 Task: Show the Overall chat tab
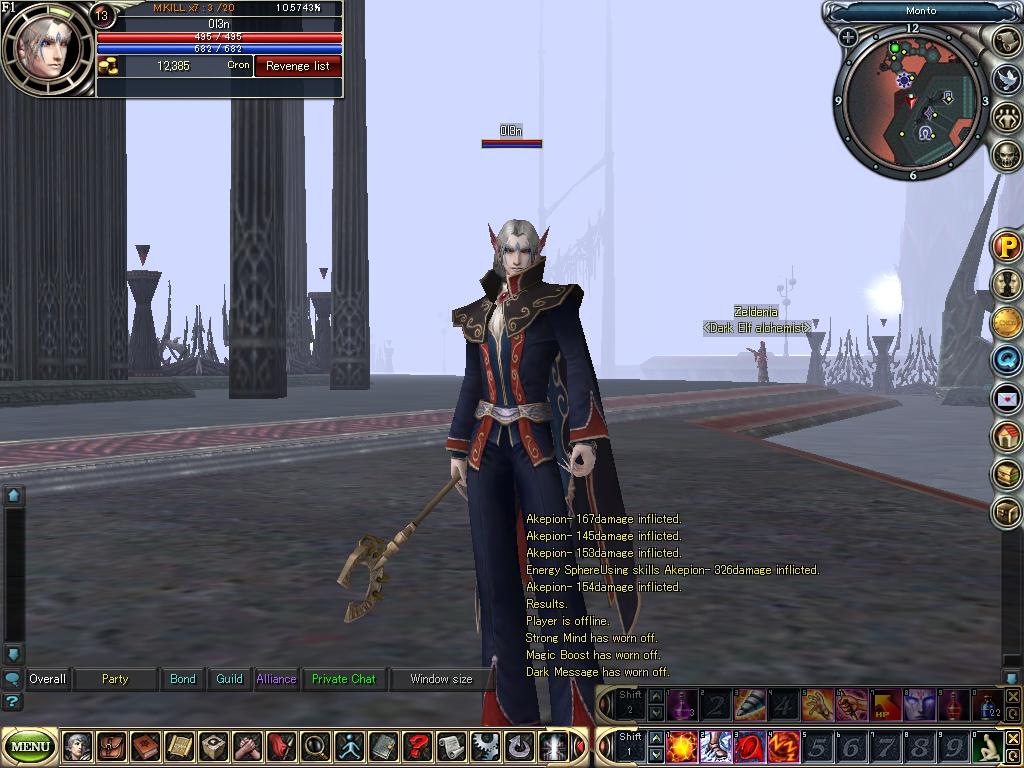tap(47, 679)
